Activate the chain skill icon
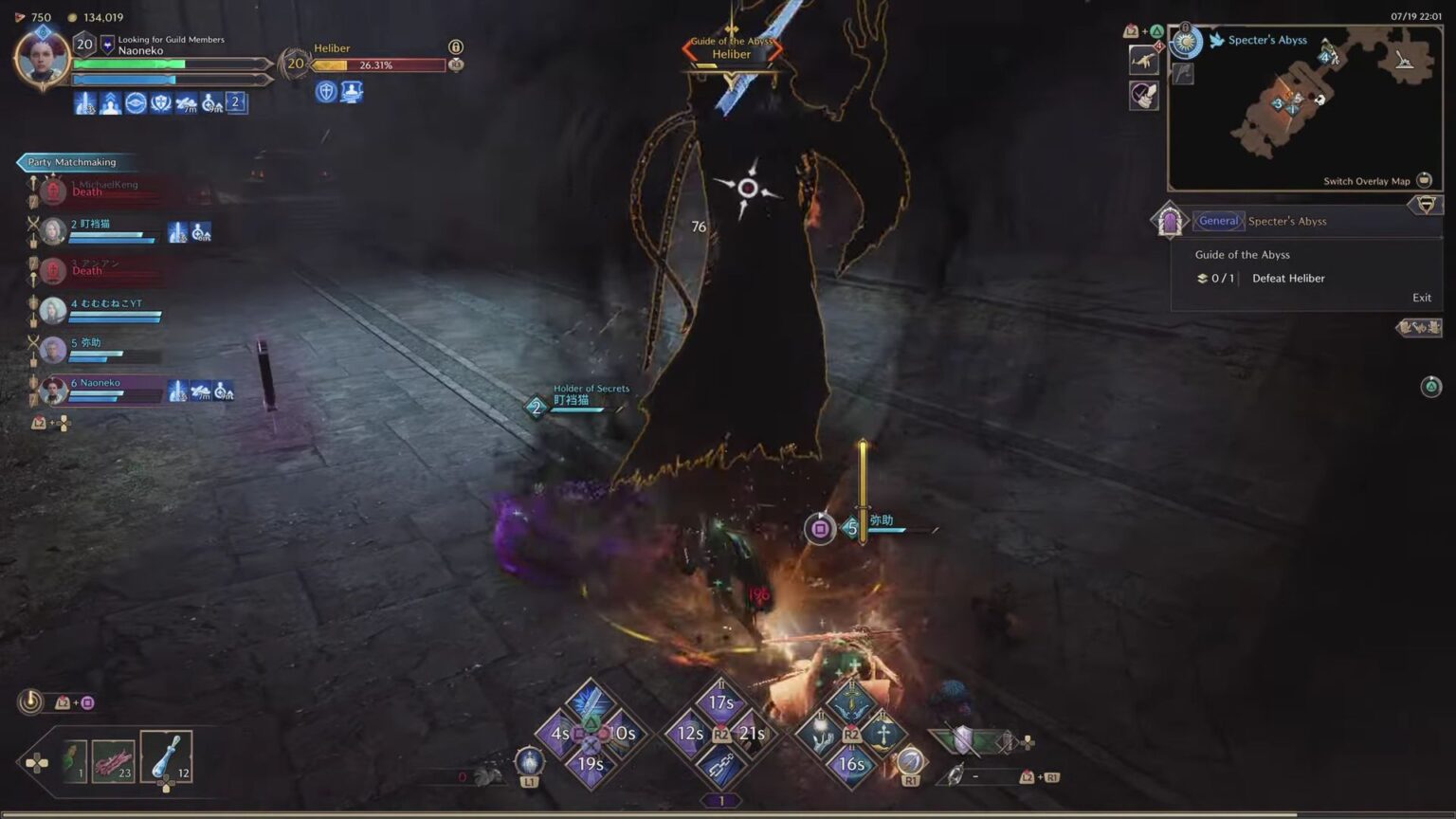 click(720, 766)
